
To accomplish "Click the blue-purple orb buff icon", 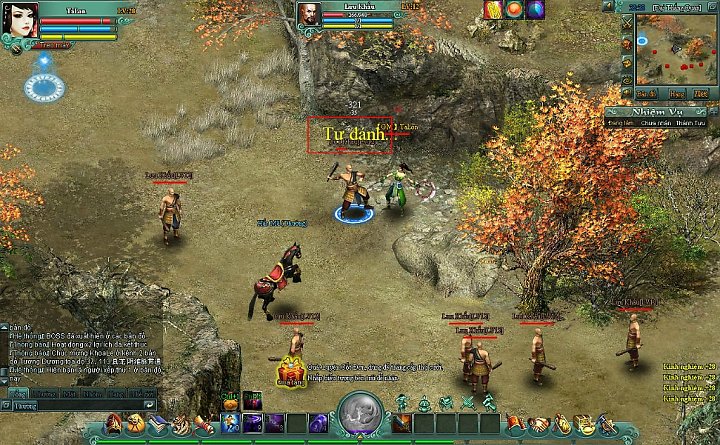I will pos(535,10).
